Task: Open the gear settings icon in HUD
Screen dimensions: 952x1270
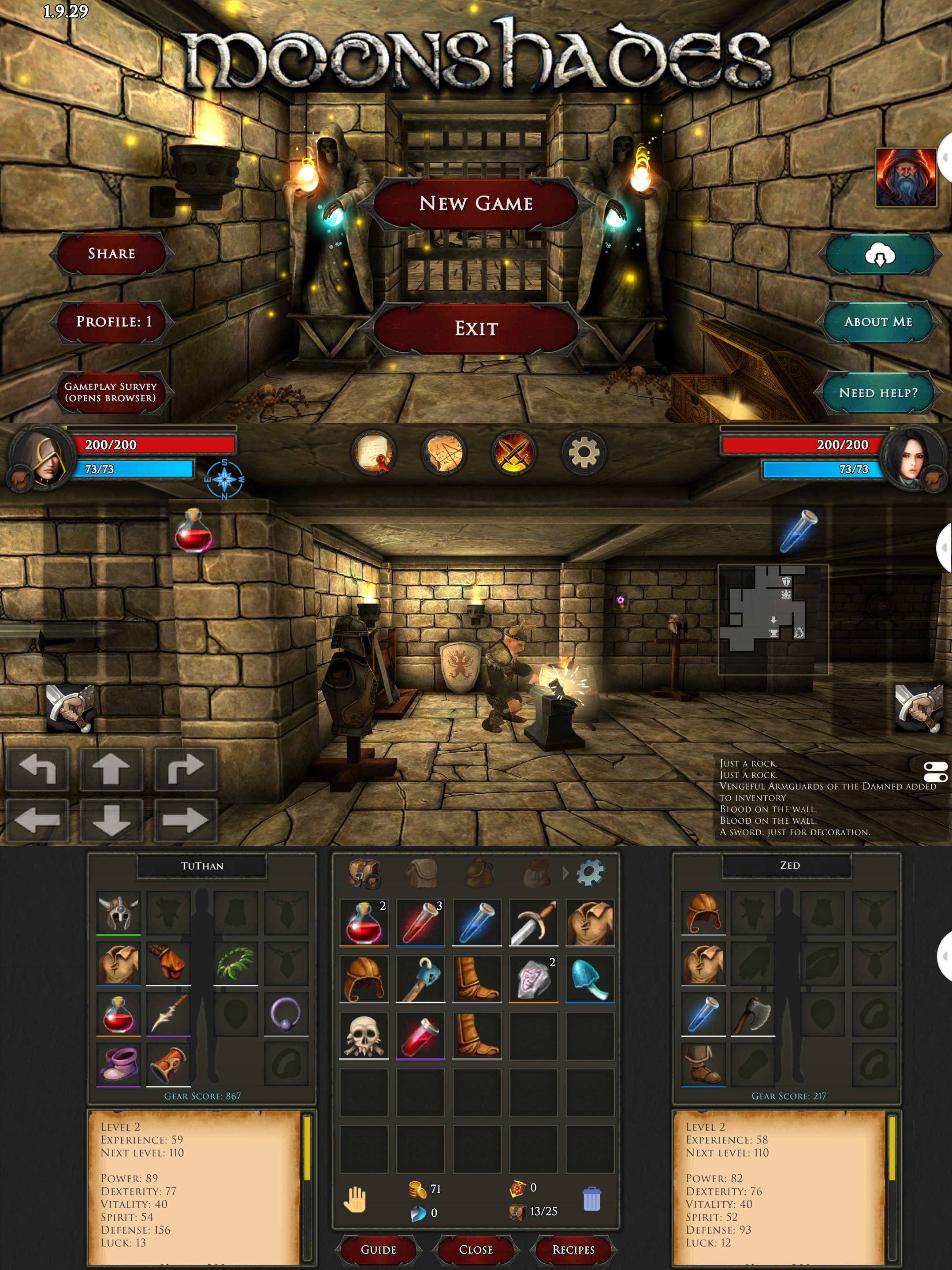Action: click(584, 453)
